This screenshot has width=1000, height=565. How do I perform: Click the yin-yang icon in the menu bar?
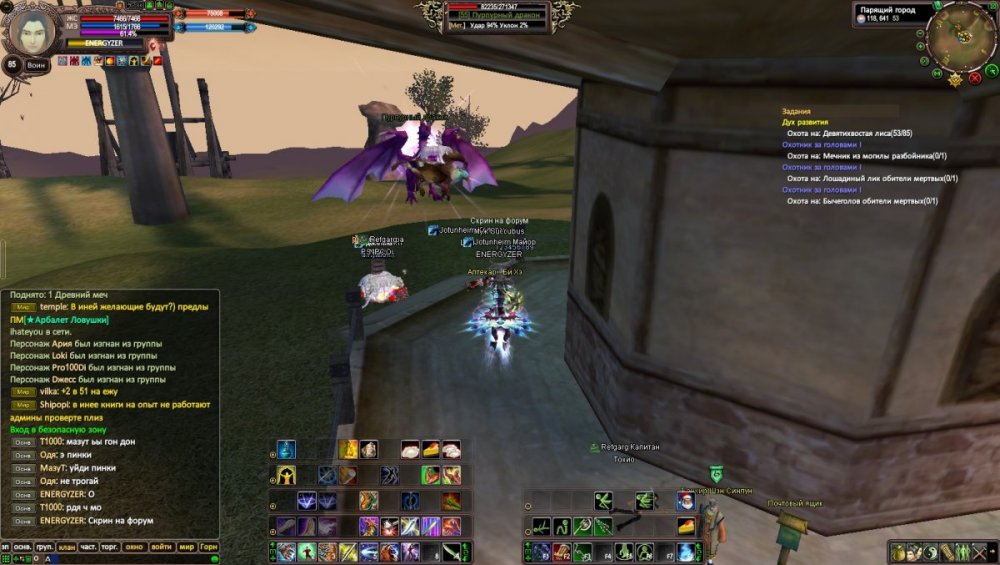click(930, 552)
